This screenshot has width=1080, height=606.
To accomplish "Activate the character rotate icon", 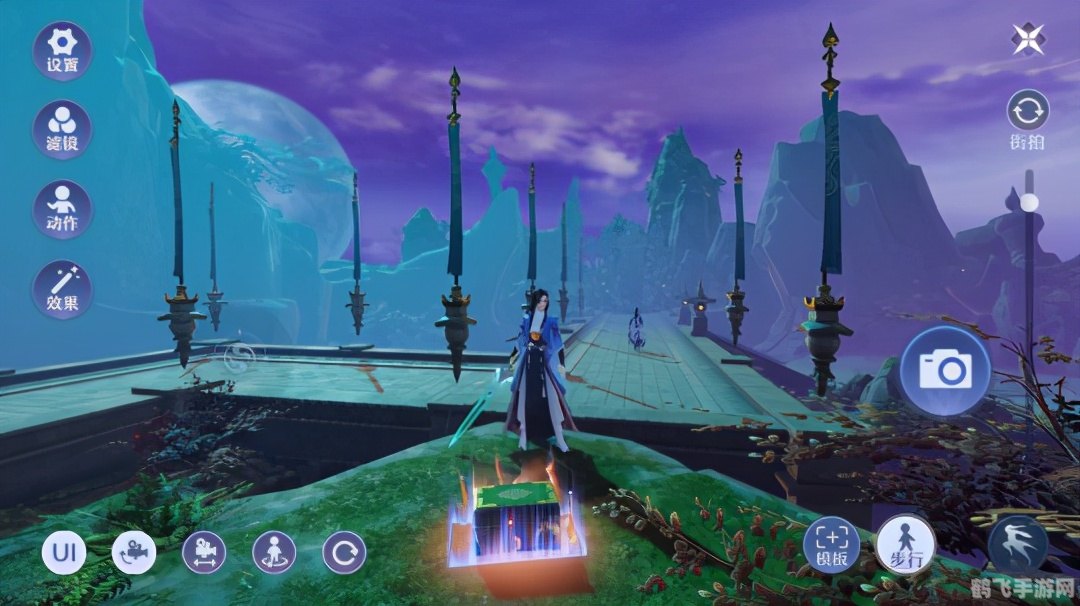I will 274,552.
